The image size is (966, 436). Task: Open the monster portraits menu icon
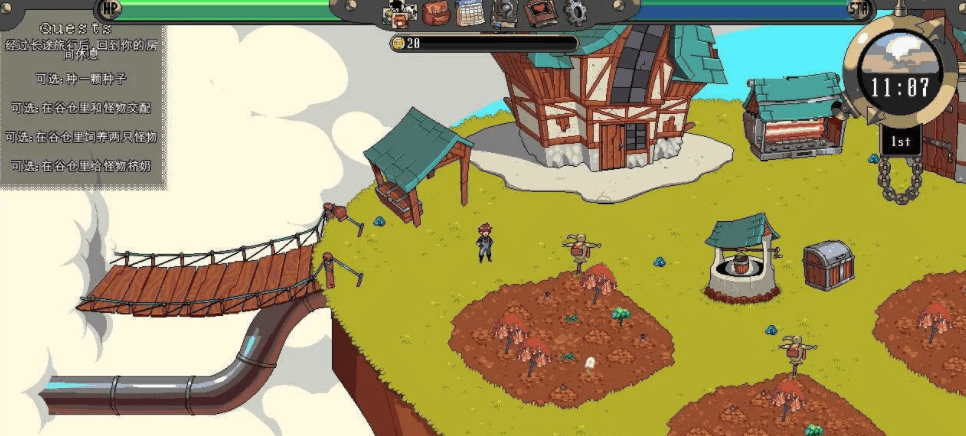point(400,14)
